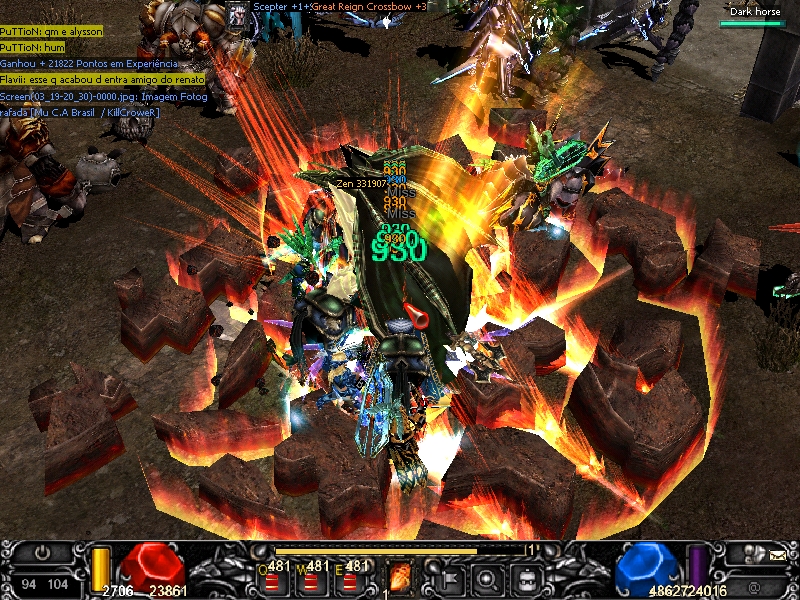Click the PuTTioN chat message about alysson
The image size is (800, 600).
click(52, 32)
